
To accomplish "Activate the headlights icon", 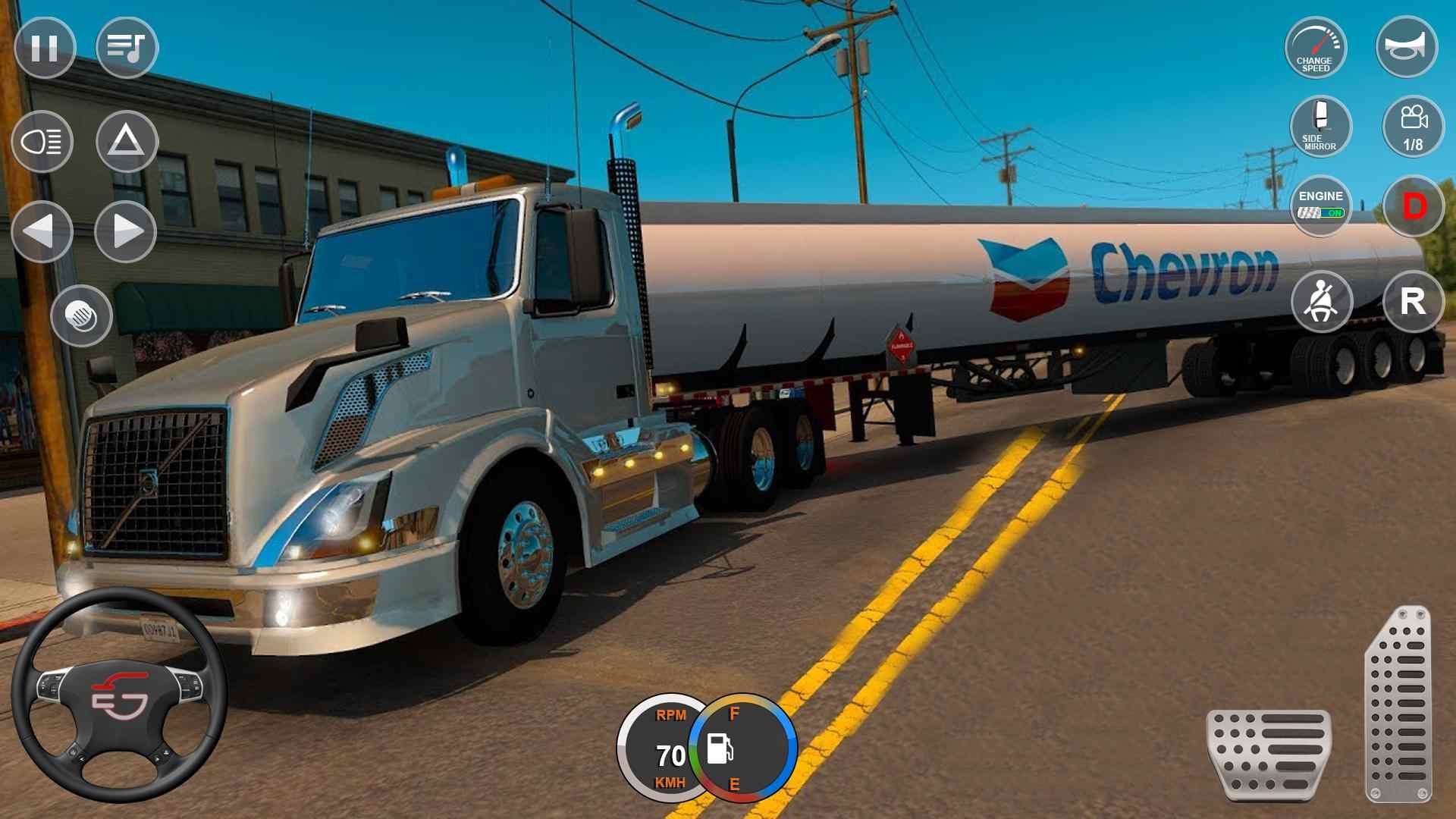I will coord(43,142).
